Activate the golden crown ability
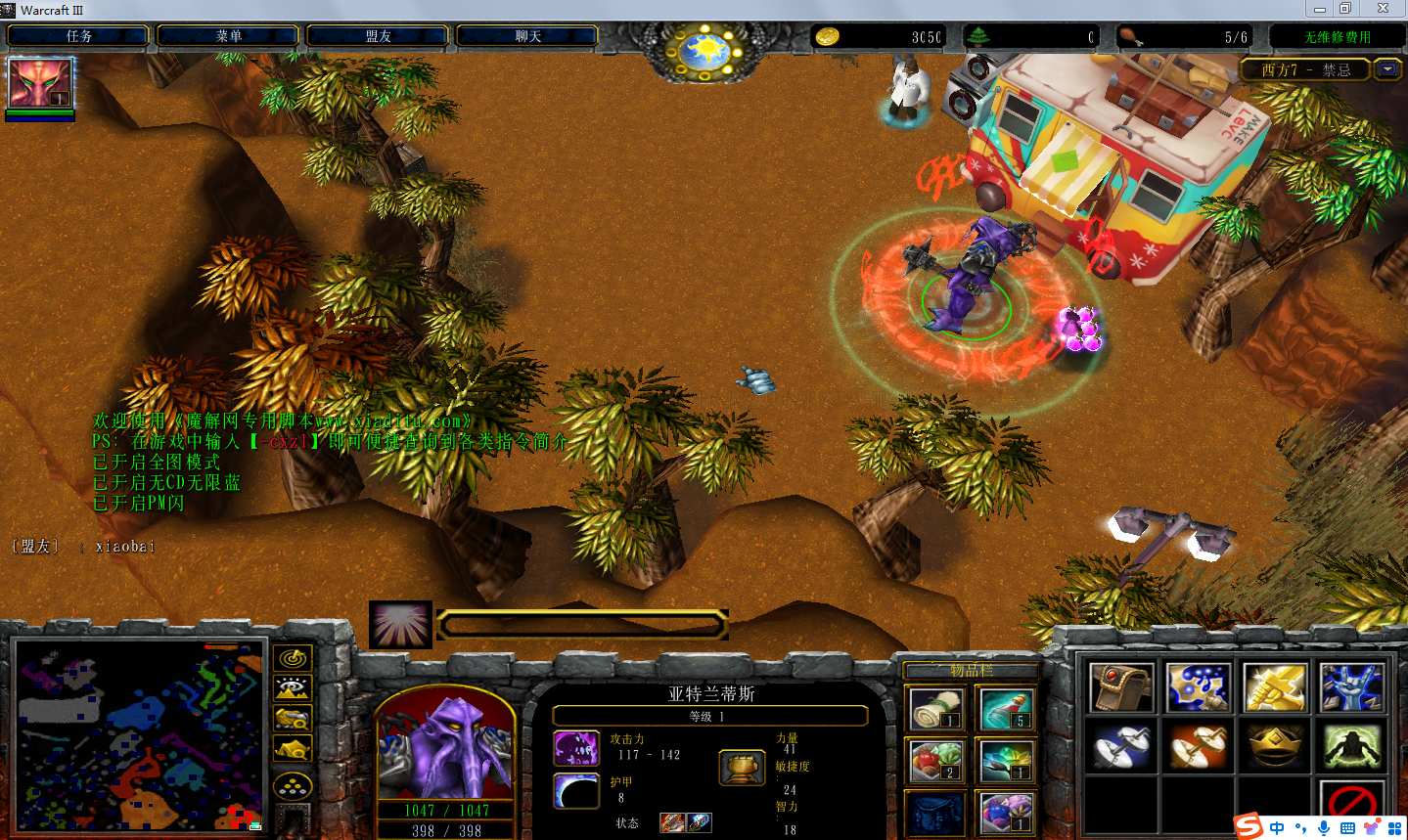 1275,746
